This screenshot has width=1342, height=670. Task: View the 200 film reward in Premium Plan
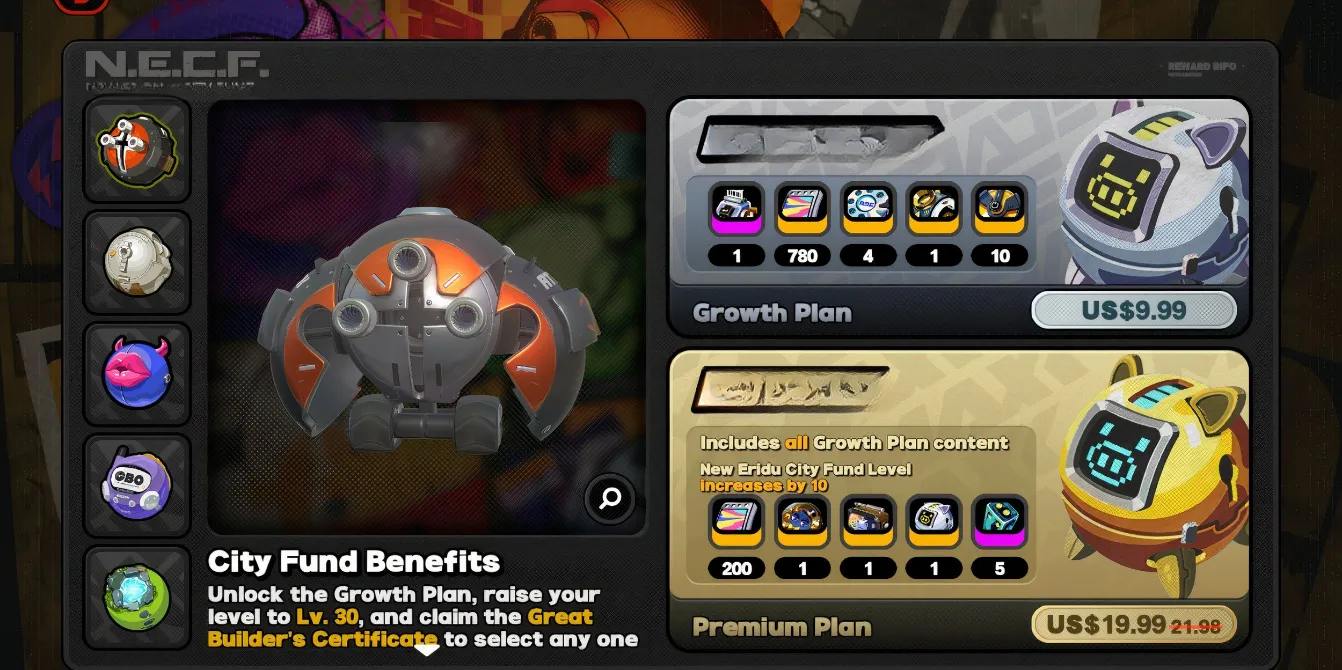[x=737, y=521]
